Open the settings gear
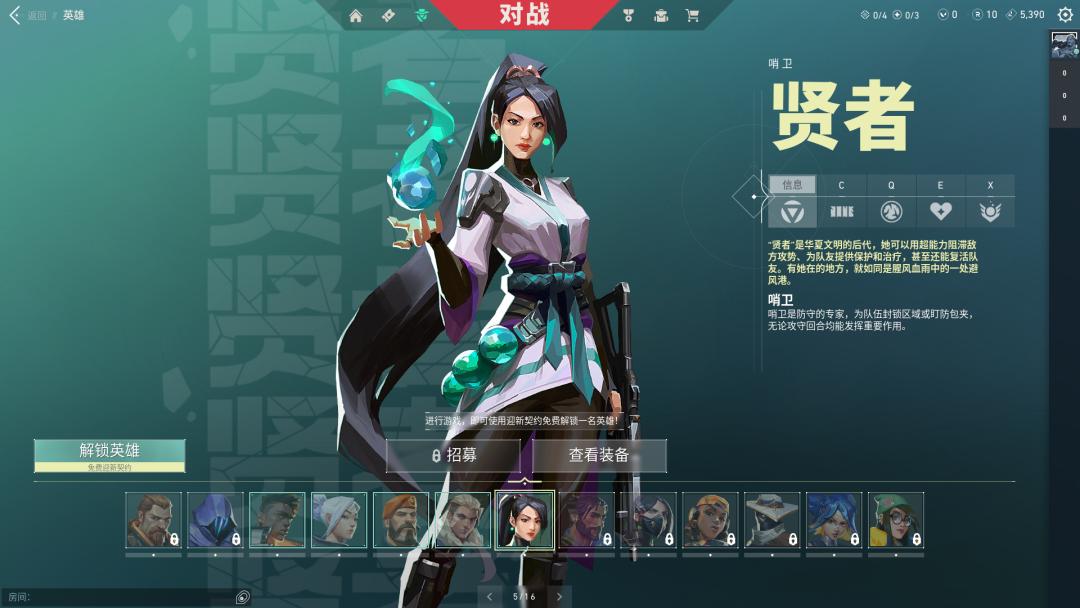This screenshot has width=1080, height=608. [1065, 15]
